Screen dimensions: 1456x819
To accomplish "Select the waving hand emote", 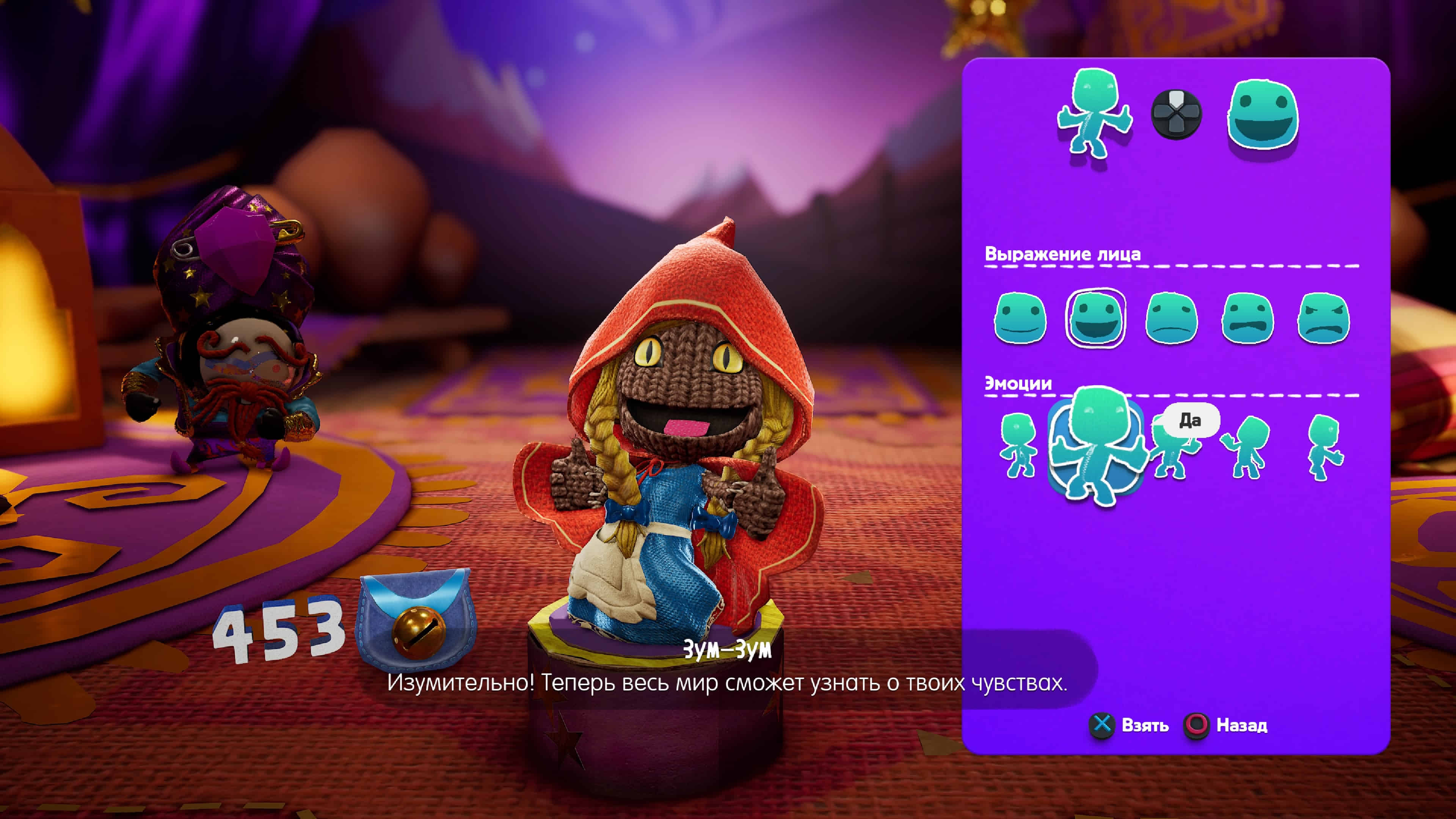I will [x=1246, y=447].
